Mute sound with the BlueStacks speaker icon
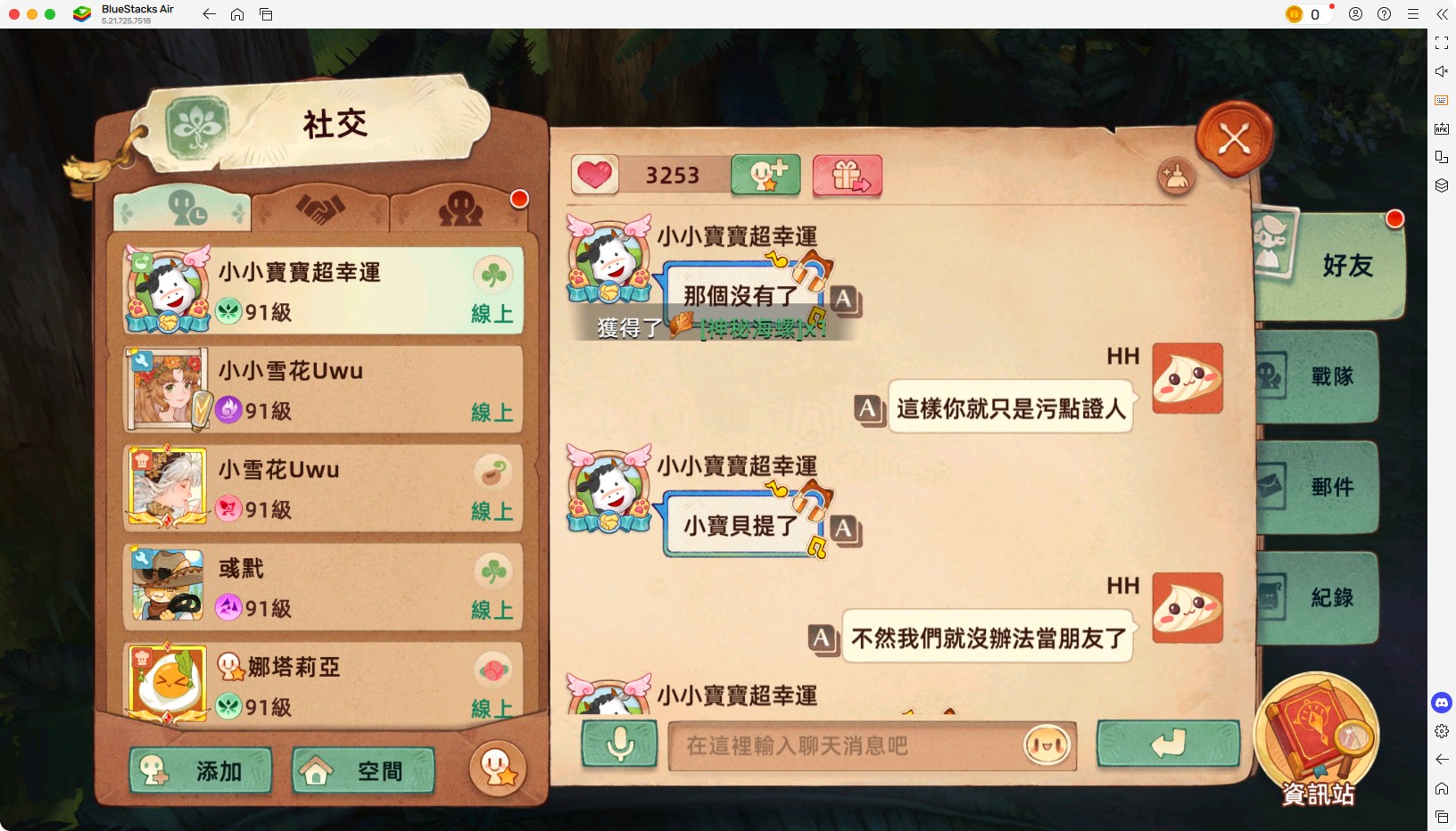The image size is (1456, 831). click(x=1443, y=71)
